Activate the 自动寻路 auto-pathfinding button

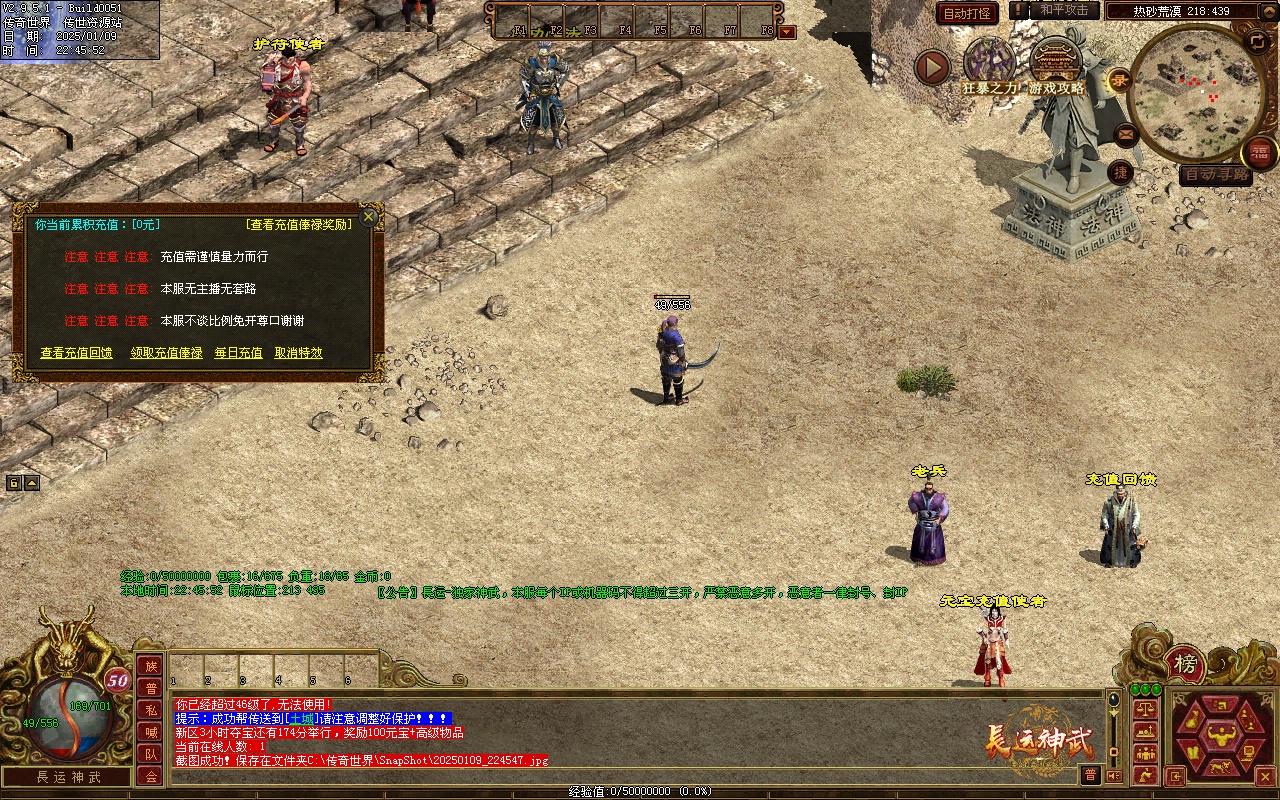coord(1215,175)
